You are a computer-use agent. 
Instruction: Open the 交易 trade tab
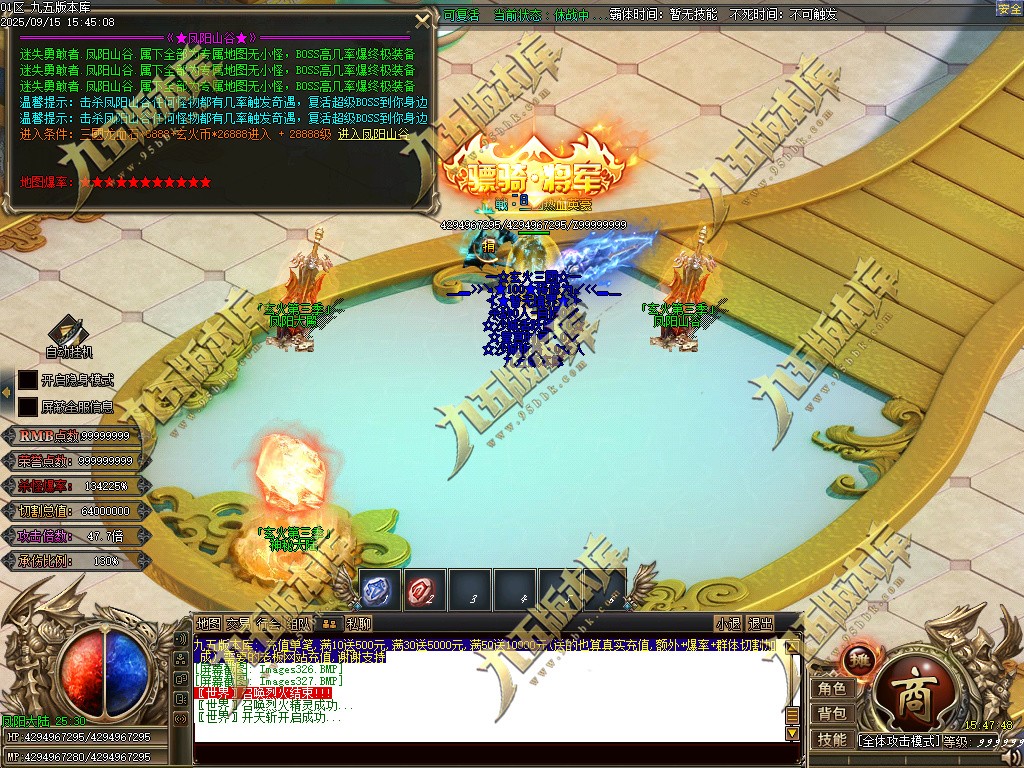click(x=238, y=623)
